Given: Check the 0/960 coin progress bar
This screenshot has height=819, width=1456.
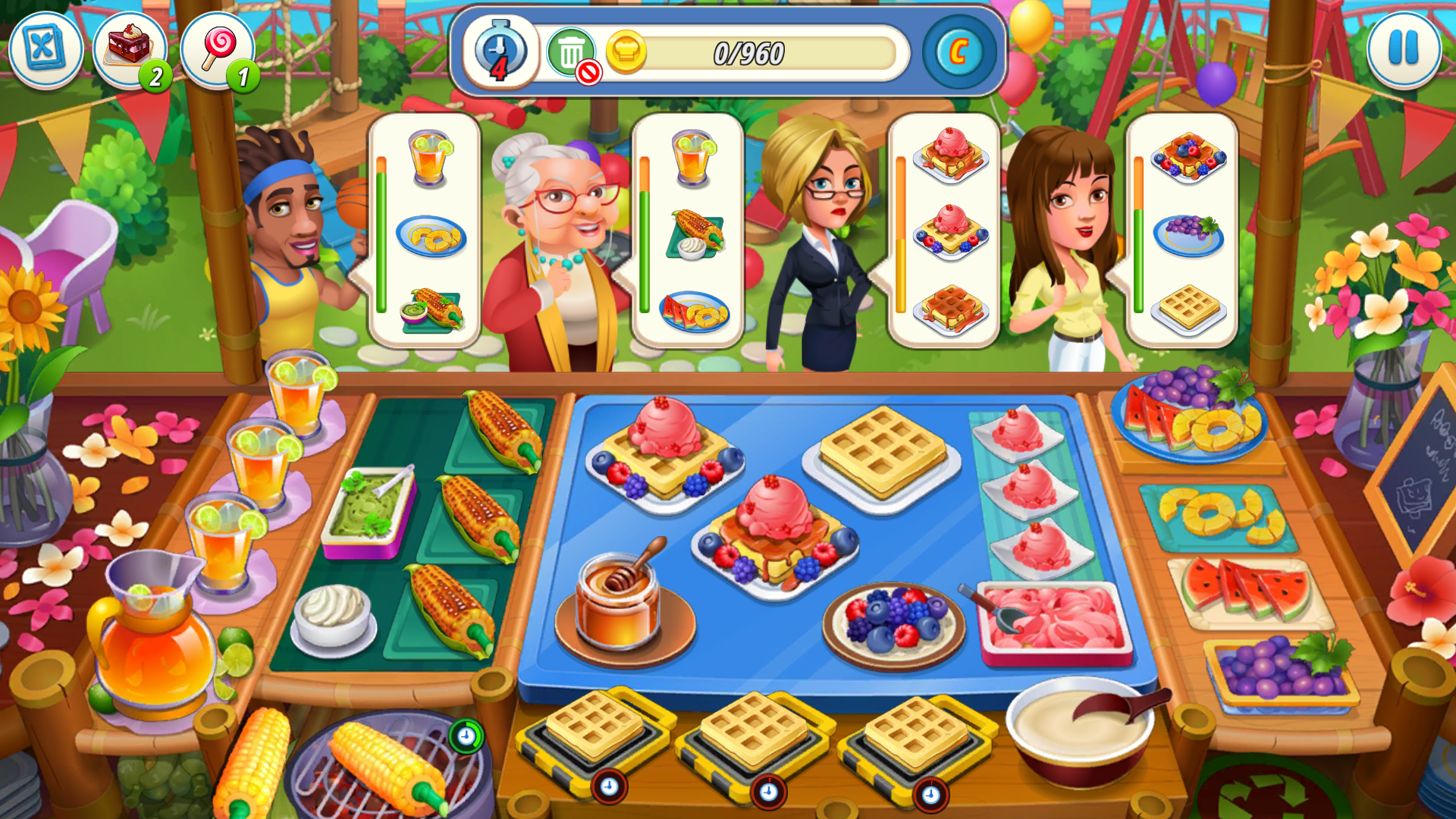Looking at the screenshot, I should click(x=747, y=52).
